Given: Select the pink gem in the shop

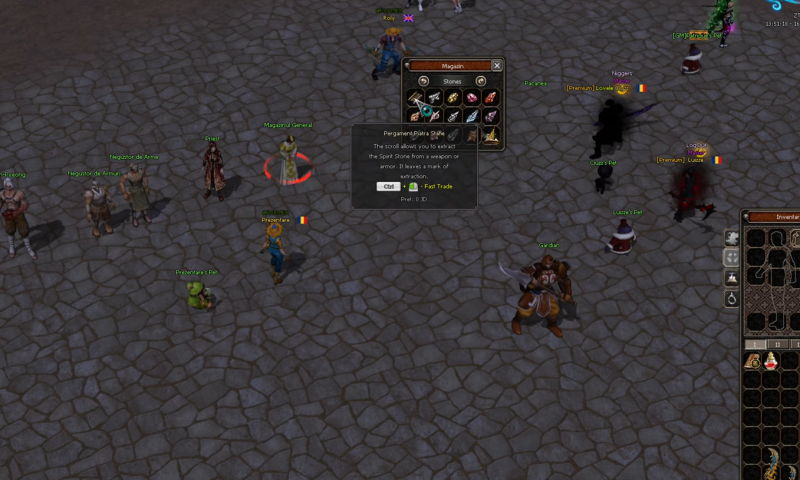Looking at the screenshot, I should tap(471, 98).
